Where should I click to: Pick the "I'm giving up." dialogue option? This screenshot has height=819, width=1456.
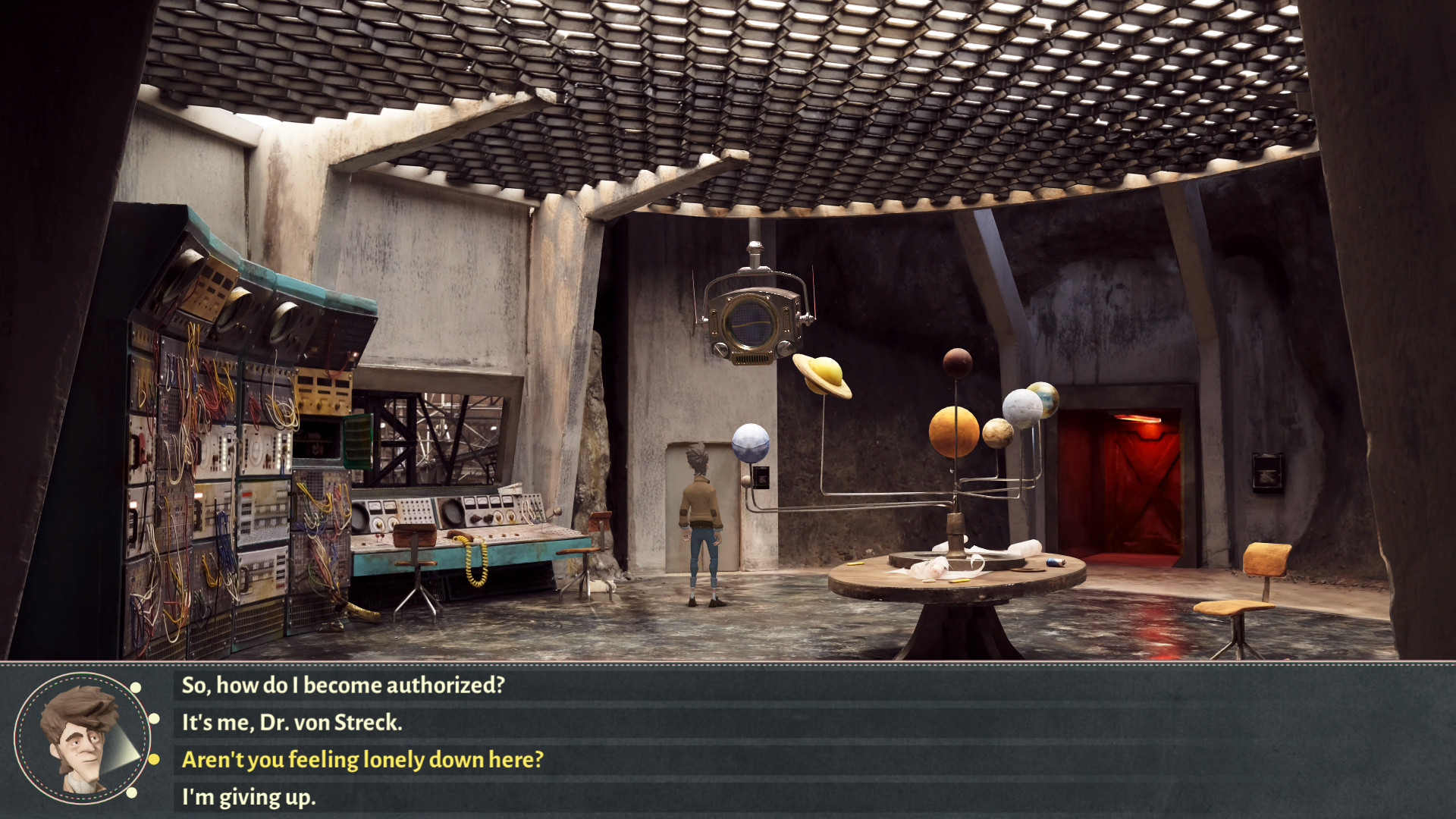coord(249,798)
